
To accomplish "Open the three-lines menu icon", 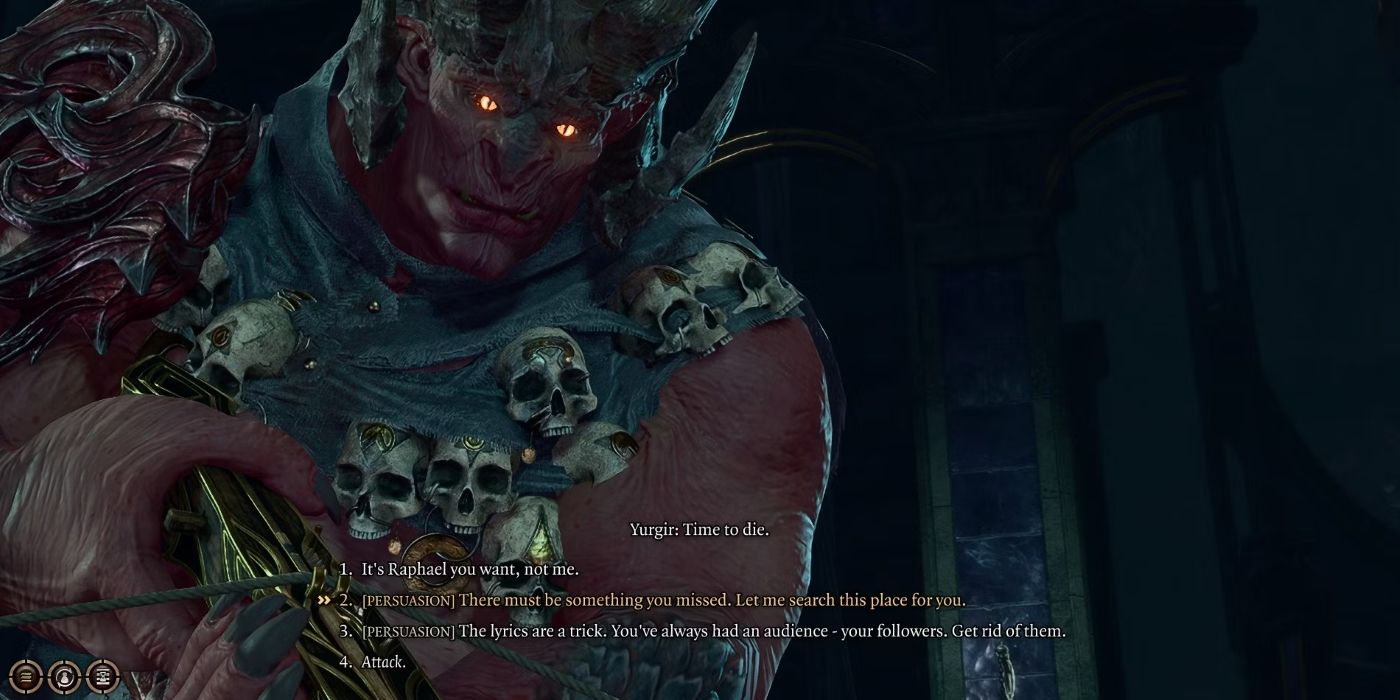I will pyautogui.click(x=28, y=675).
